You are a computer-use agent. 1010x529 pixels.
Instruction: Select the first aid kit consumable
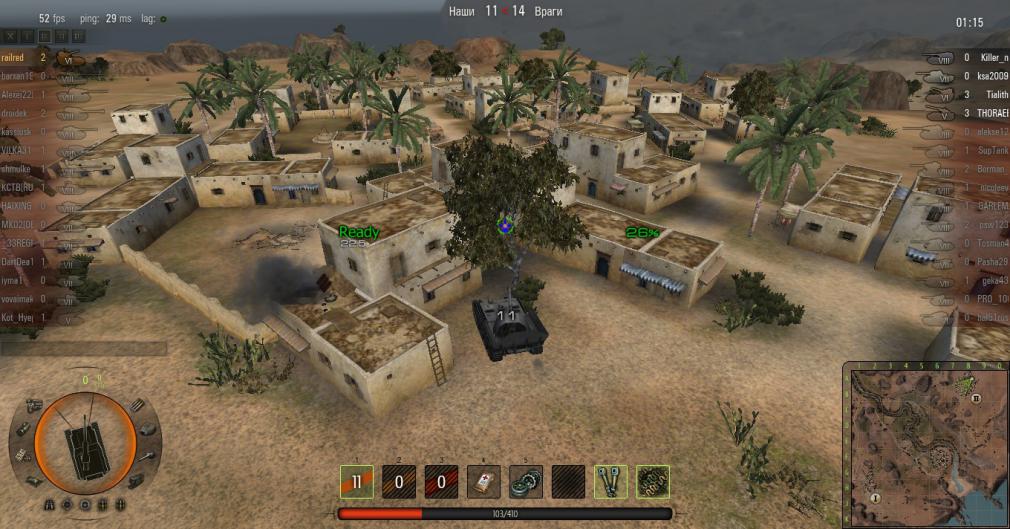click(x=484, y=481)
